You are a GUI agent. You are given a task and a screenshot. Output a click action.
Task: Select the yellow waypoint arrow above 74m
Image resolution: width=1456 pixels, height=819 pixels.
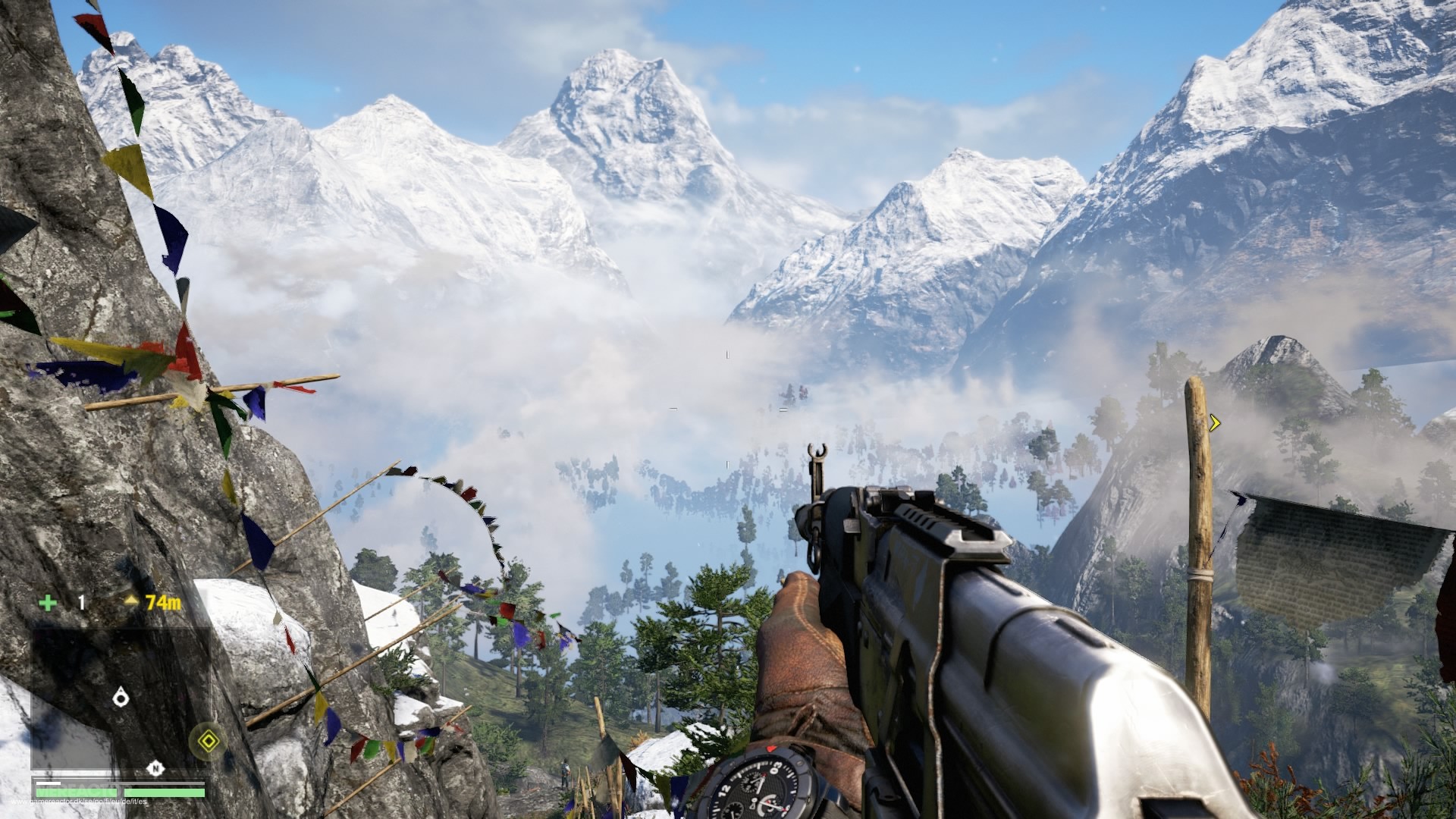(131, 601)
